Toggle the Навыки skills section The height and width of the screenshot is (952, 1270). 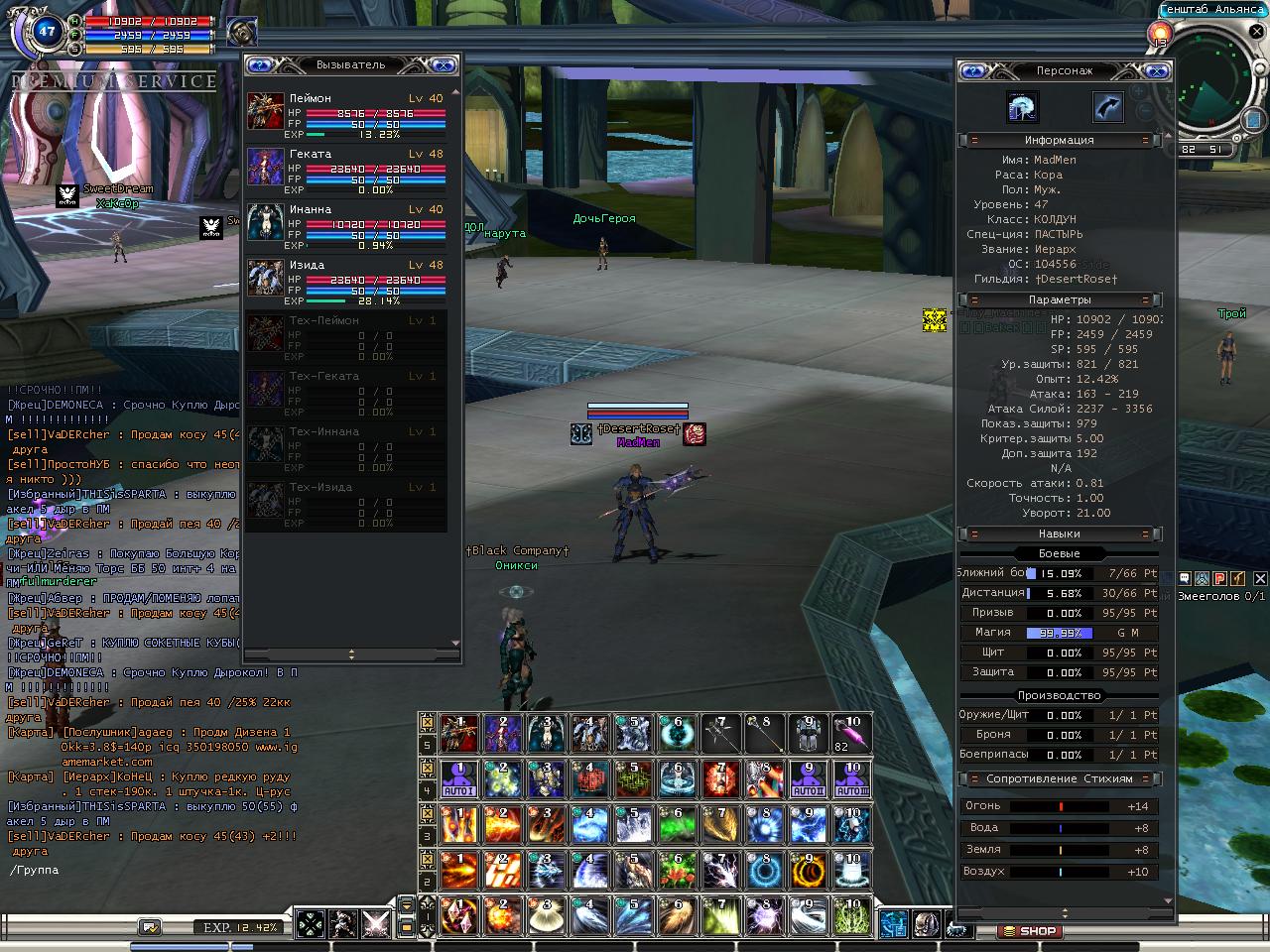pyautogui.click(x=1059, y=534)
